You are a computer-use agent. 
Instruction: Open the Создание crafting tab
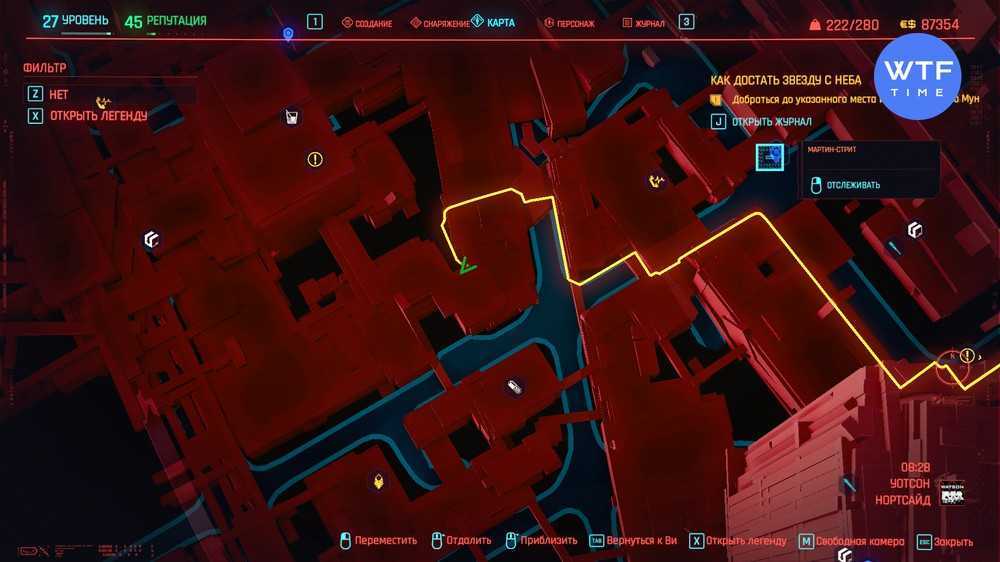[x=367, y=23]
